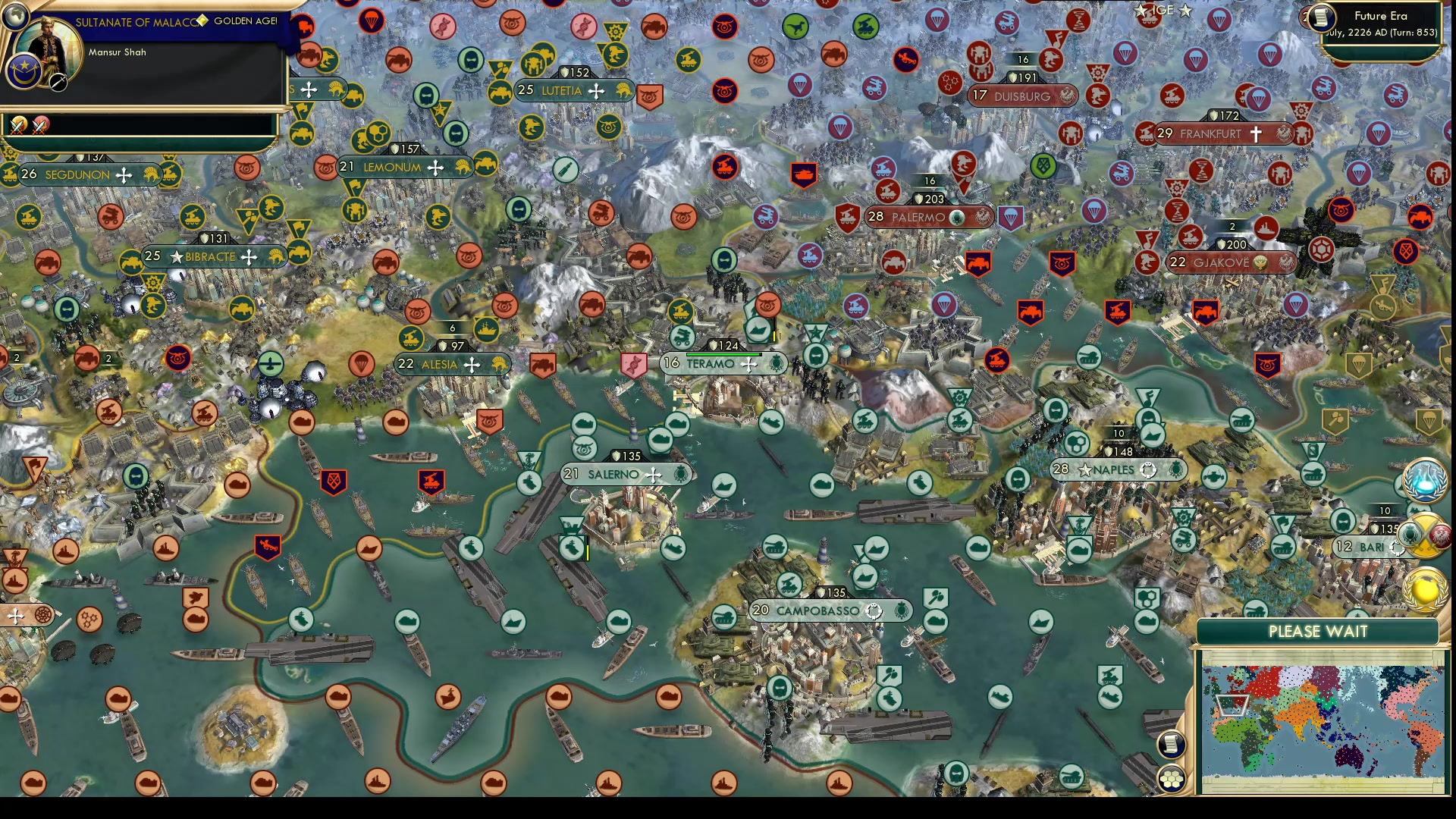Toggle strategic view with the hex-grid icon
Screen dimensions: 1456x819
pyautogui.click(x=1170, y=777)
